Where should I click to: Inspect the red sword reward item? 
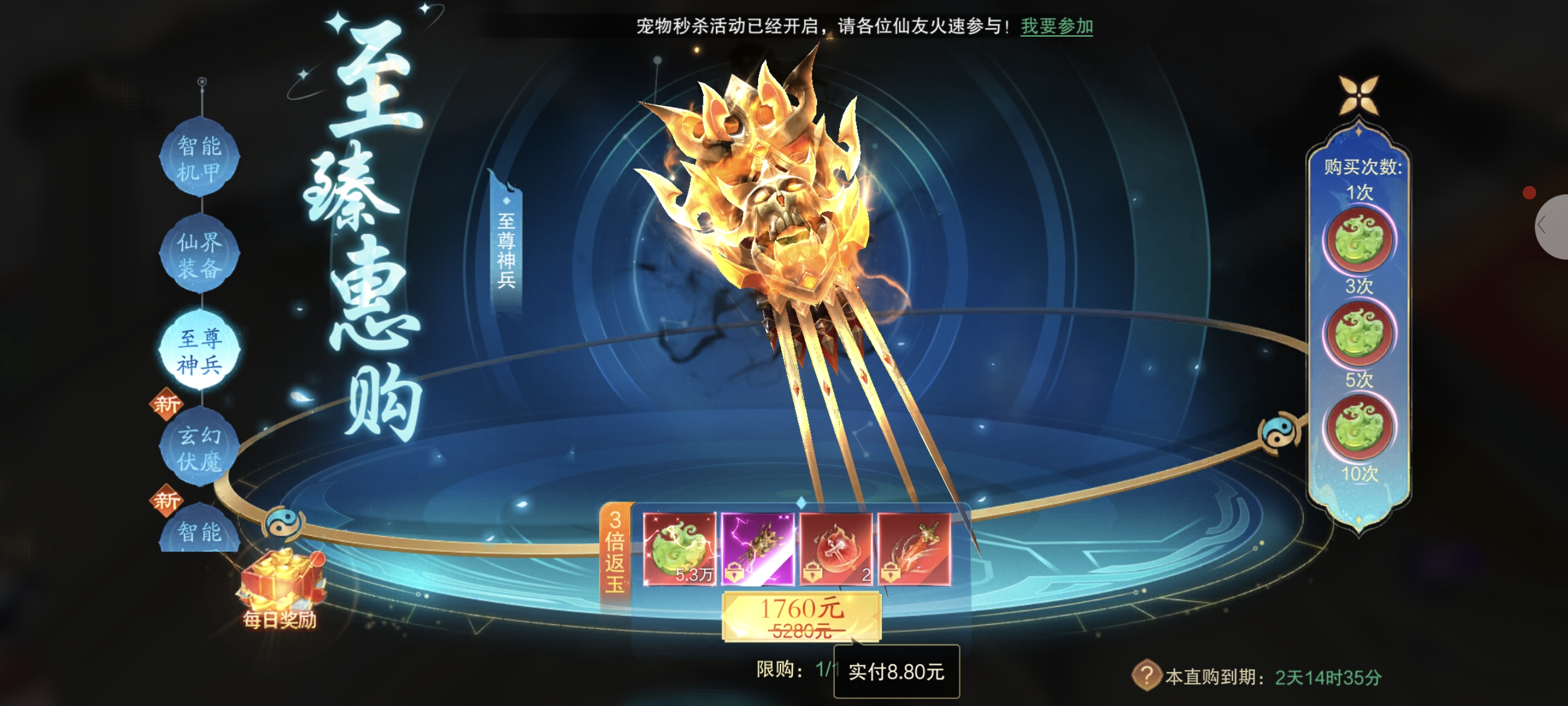[x=913, y=549]
